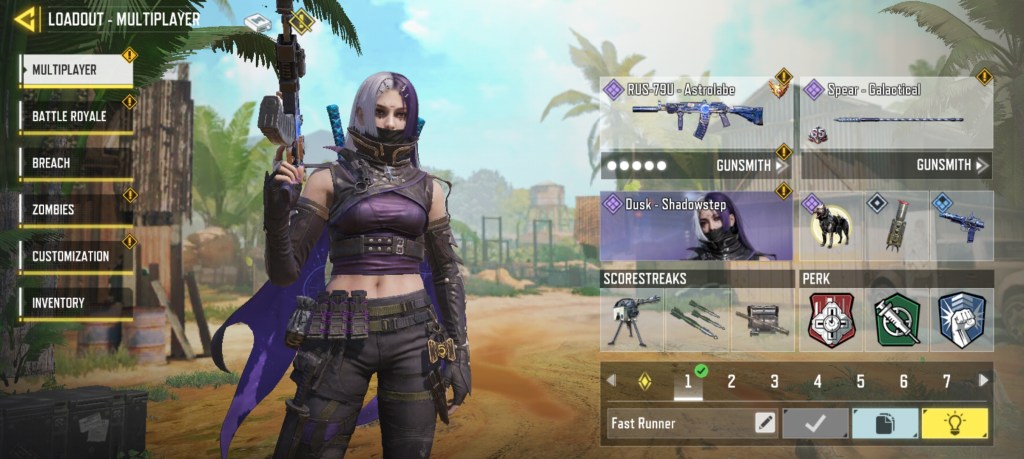Screen dimensions: 1024x459
Task: Open the Breach loadout tab
Action: [77, 163]
